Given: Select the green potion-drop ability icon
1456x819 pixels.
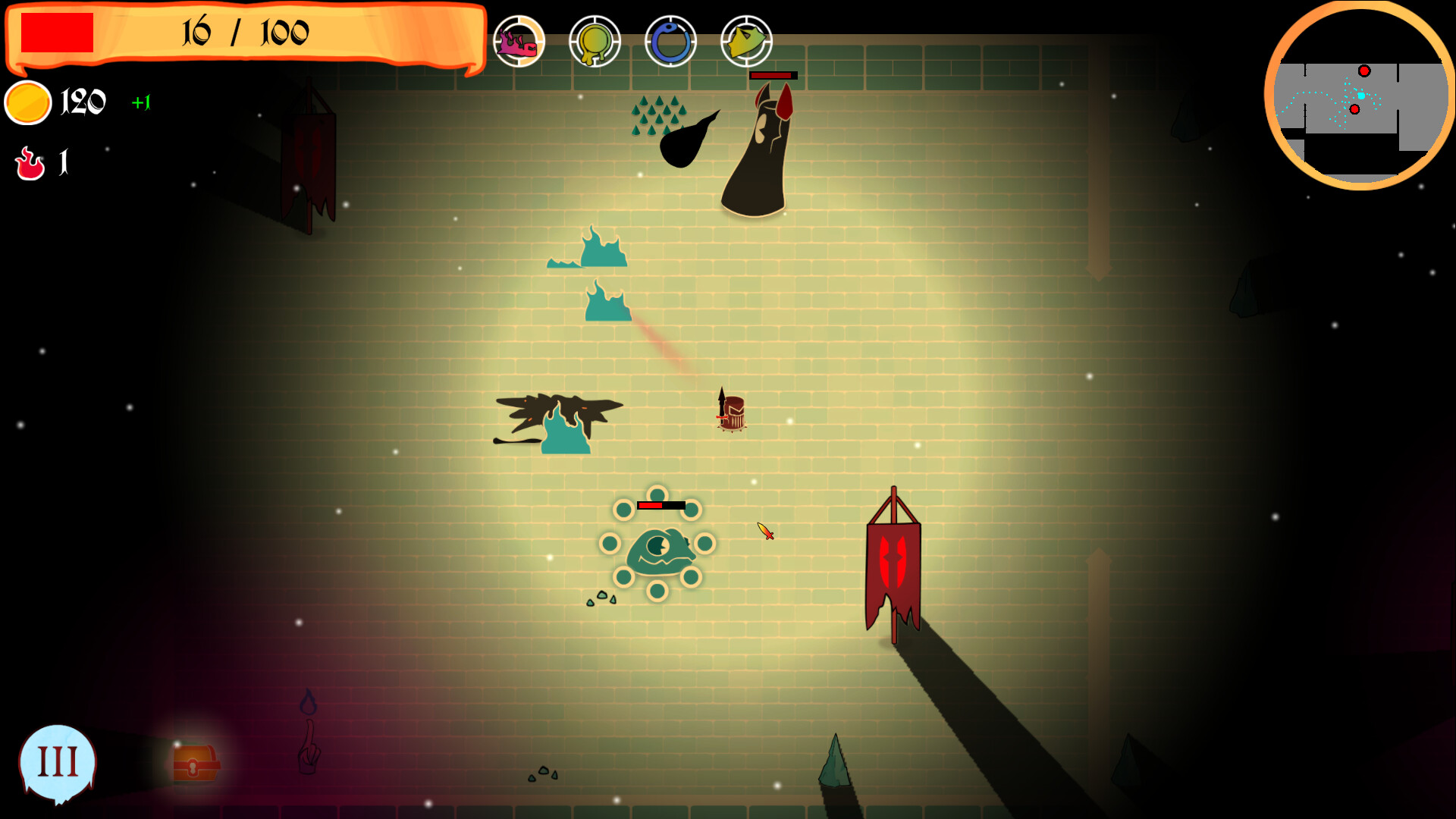Looking at the screenshot, I should (x=595, y=42).
